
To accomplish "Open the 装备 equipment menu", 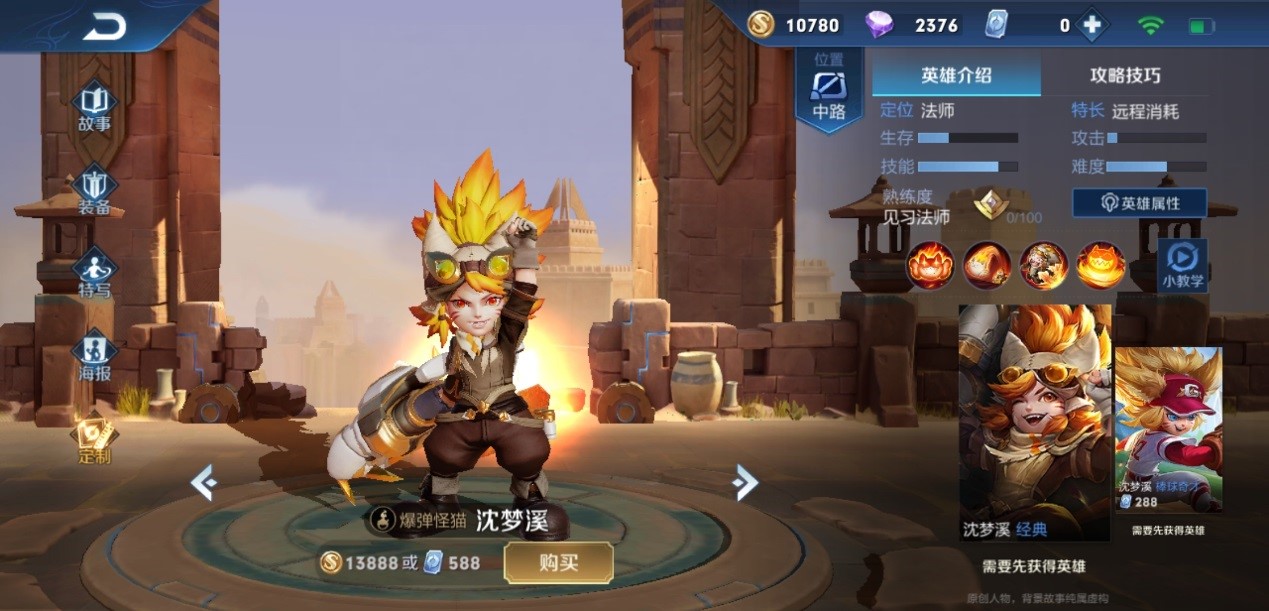I will 95,192.
